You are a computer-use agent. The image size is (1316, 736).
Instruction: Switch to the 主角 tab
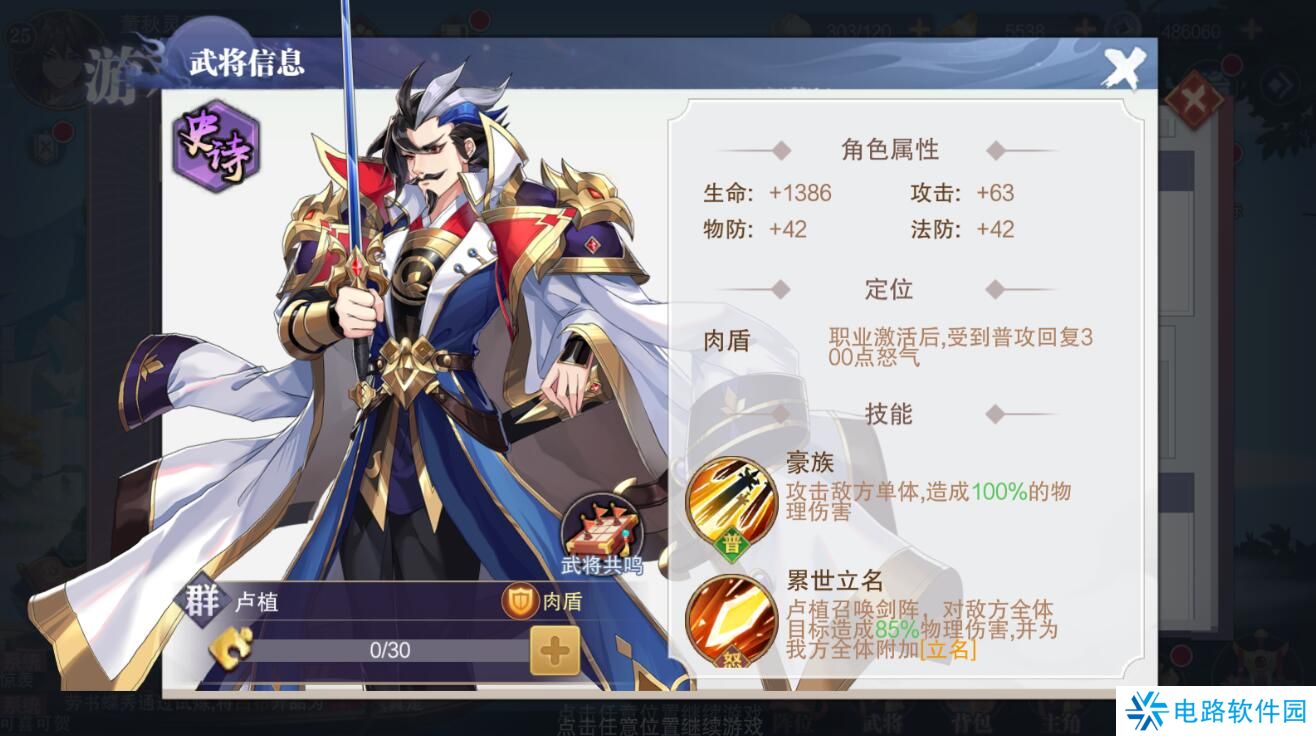pos(1060,722)
